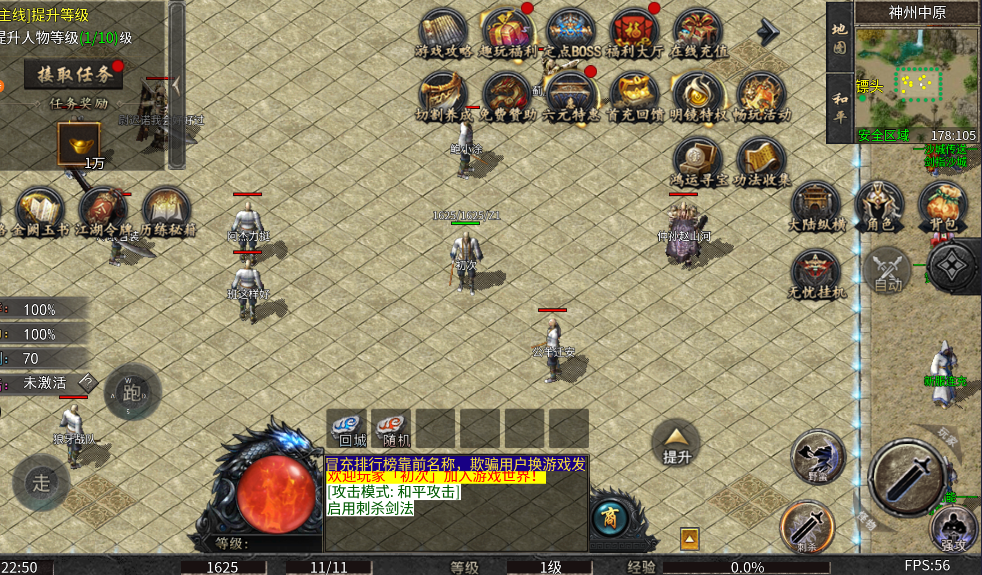Accept the quest with 接取任务 button
982x575 pixels.
pyautogui.click(x=73, y=74)
